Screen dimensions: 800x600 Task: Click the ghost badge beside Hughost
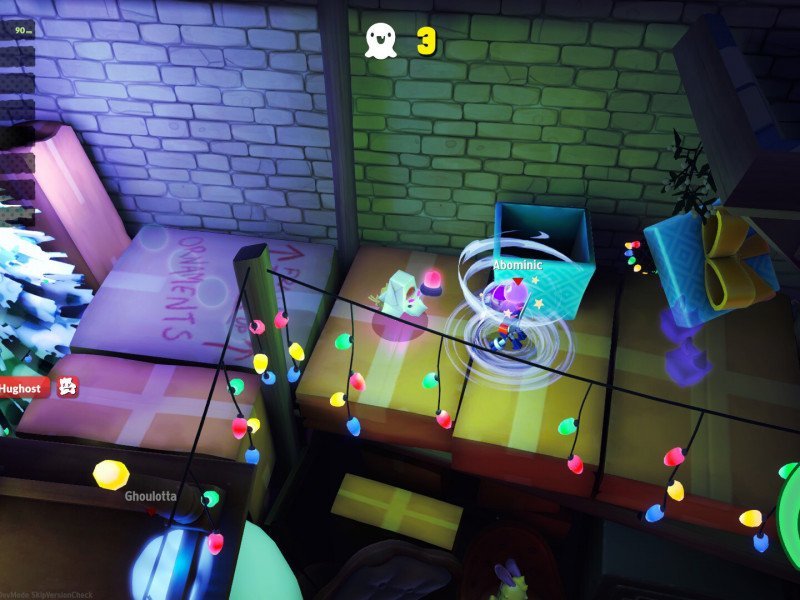[67, 384]
